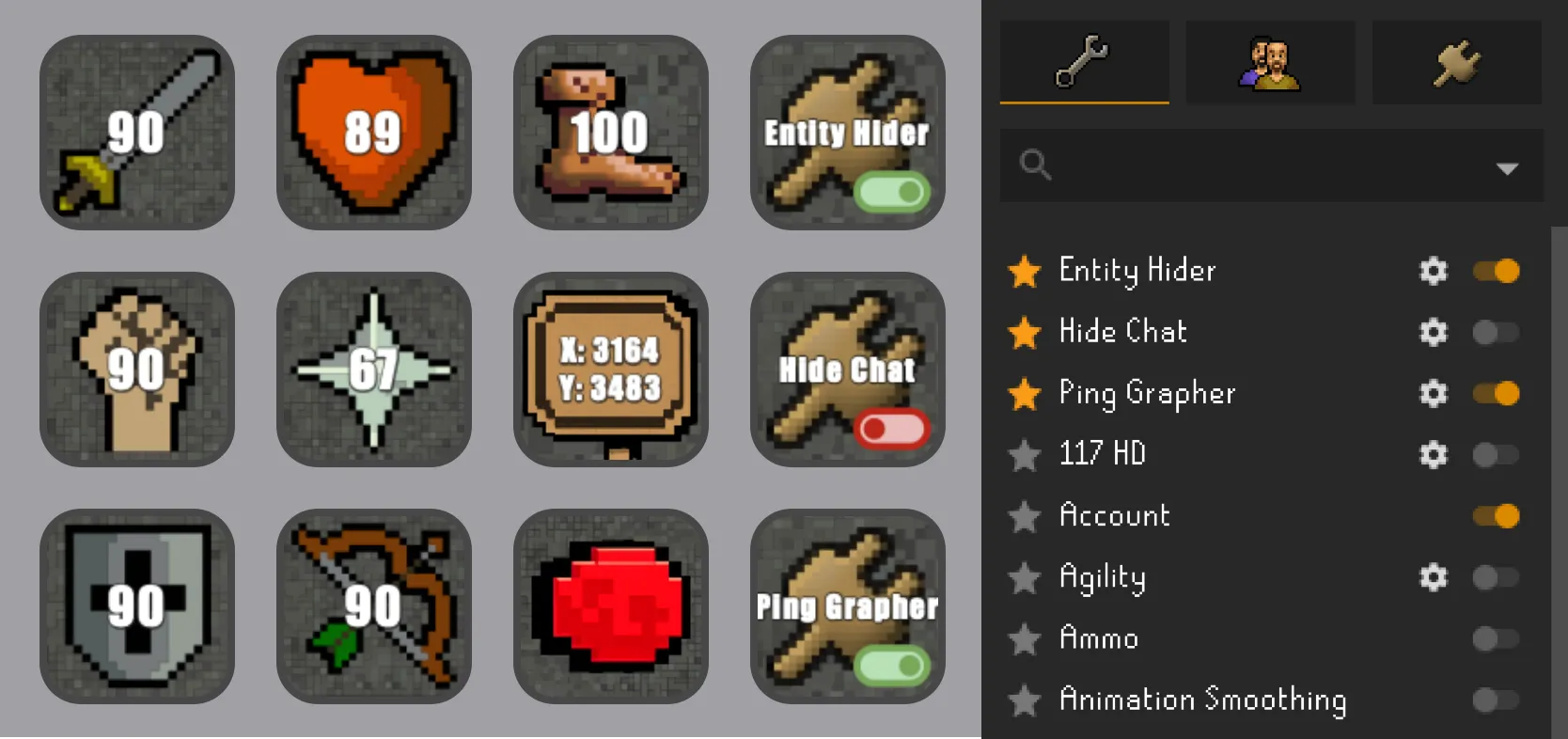1568x739 pixels.
Task: Click the prayer star icon showing 67
Action: click(373, 369)
